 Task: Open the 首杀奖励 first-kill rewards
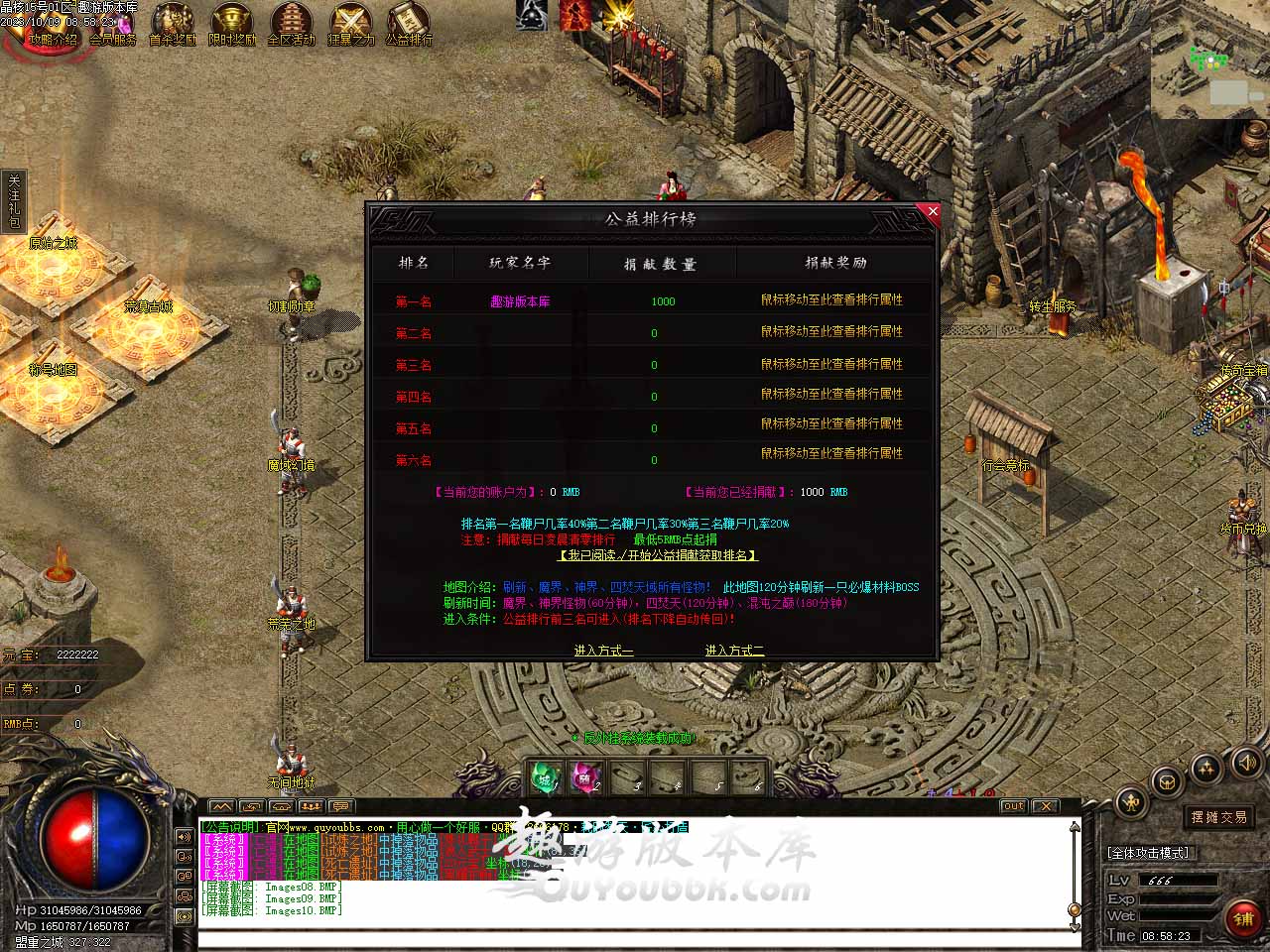[x=173, y=25]
